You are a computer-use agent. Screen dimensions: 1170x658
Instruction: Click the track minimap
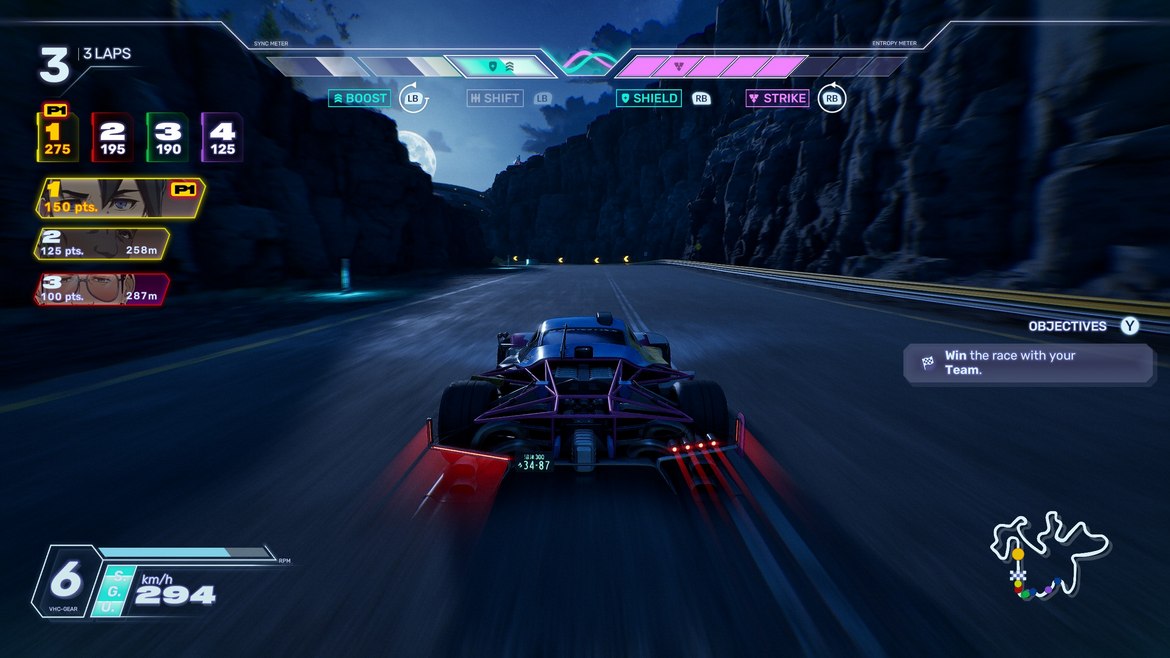pos(1047,553)
